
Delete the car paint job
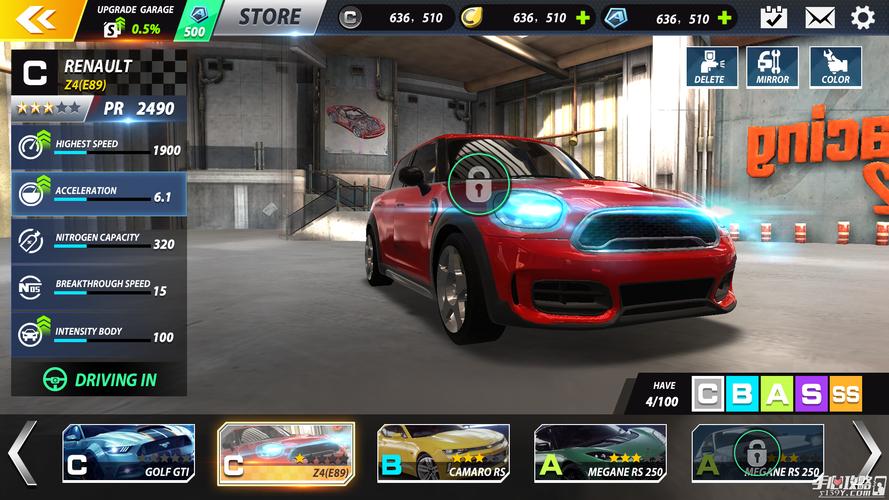click(x=712, y=67)
